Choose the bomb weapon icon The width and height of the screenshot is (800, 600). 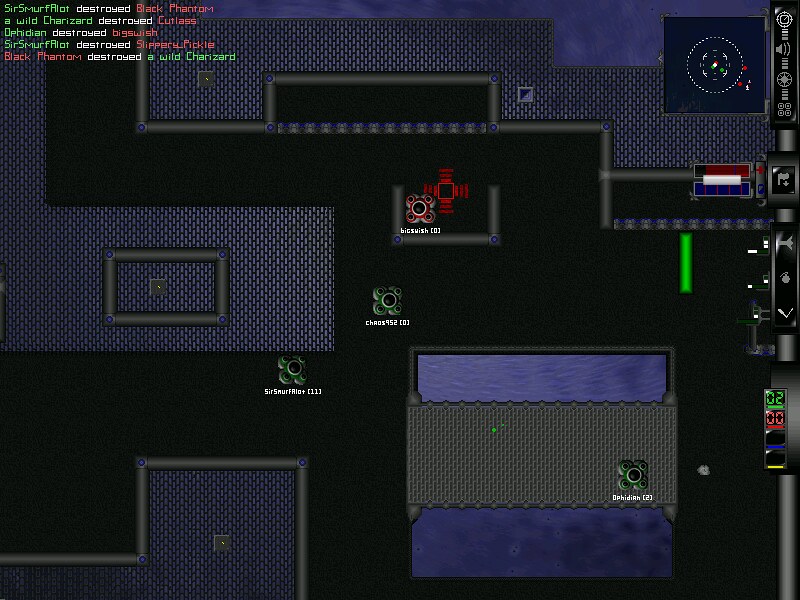(x=785, y=278)
